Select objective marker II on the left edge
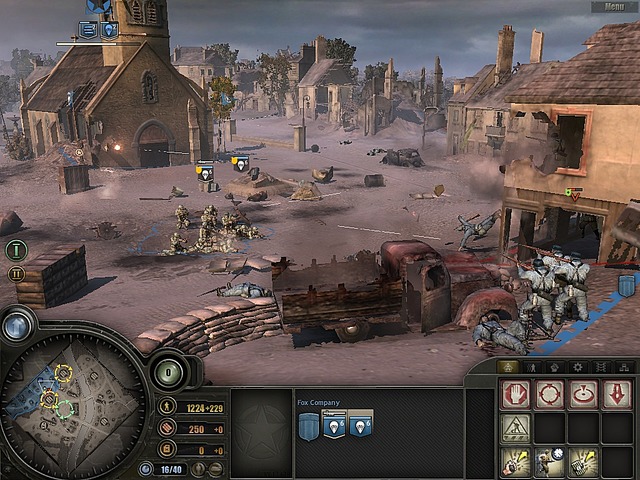This screenshot has height=480, width=640. [x=16, y=273]
